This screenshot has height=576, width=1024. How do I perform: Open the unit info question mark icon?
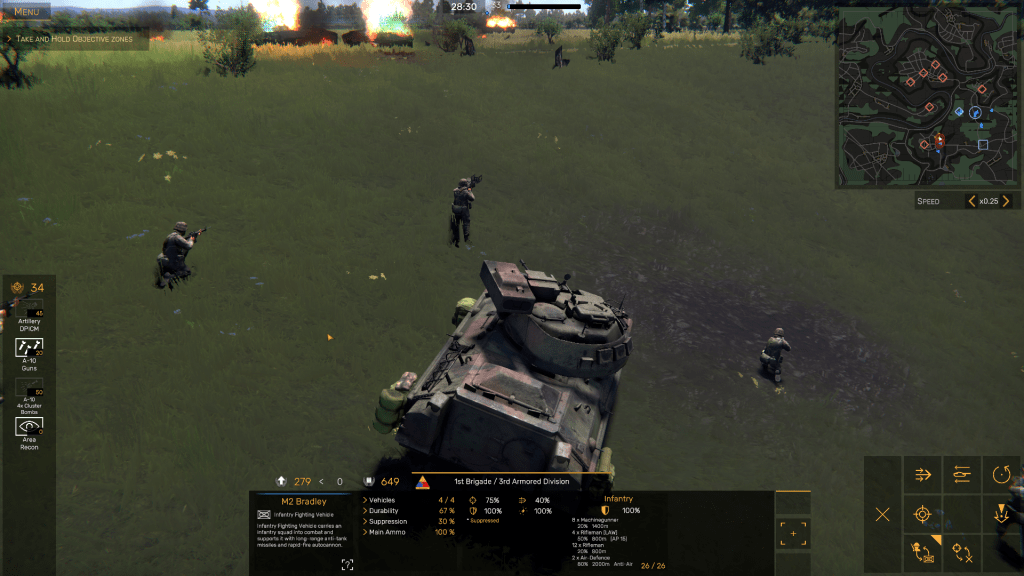(347, 565)
